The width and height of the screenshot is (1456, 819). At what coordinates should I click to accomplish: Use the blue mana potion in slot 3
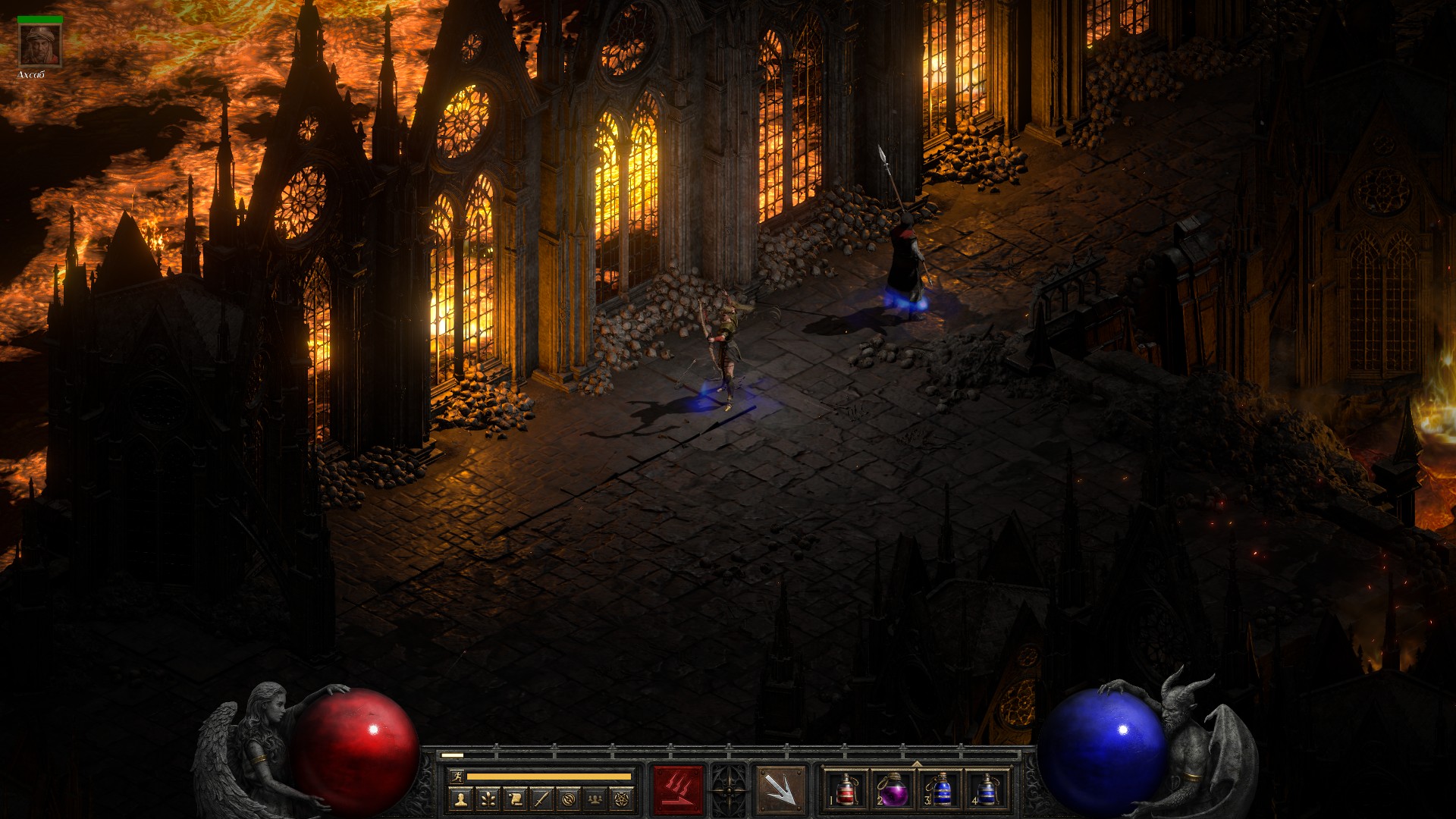pyautogui.click(x=940, y=790)
